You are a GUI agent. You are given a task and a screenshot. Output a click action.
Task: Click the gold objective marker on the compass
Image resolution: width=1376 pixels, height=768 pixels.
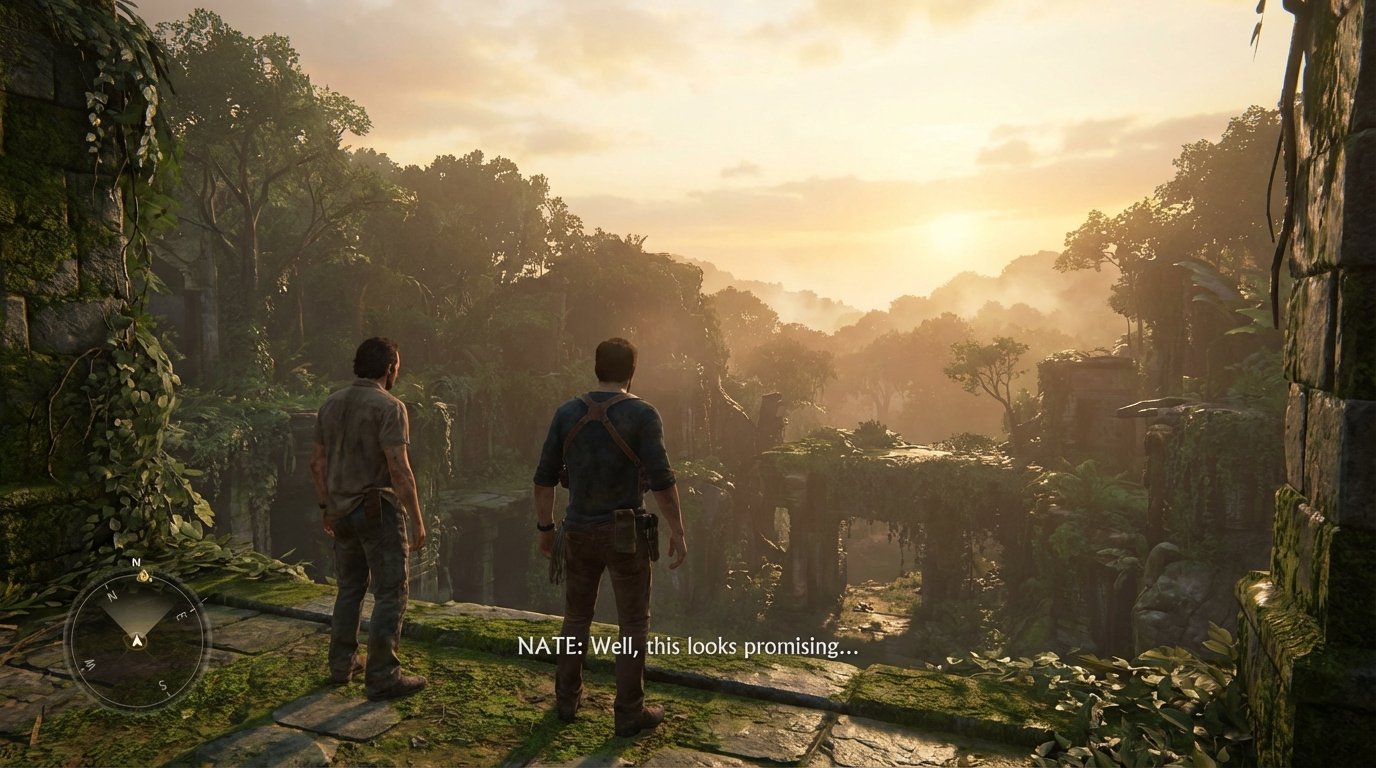(143, 575)
